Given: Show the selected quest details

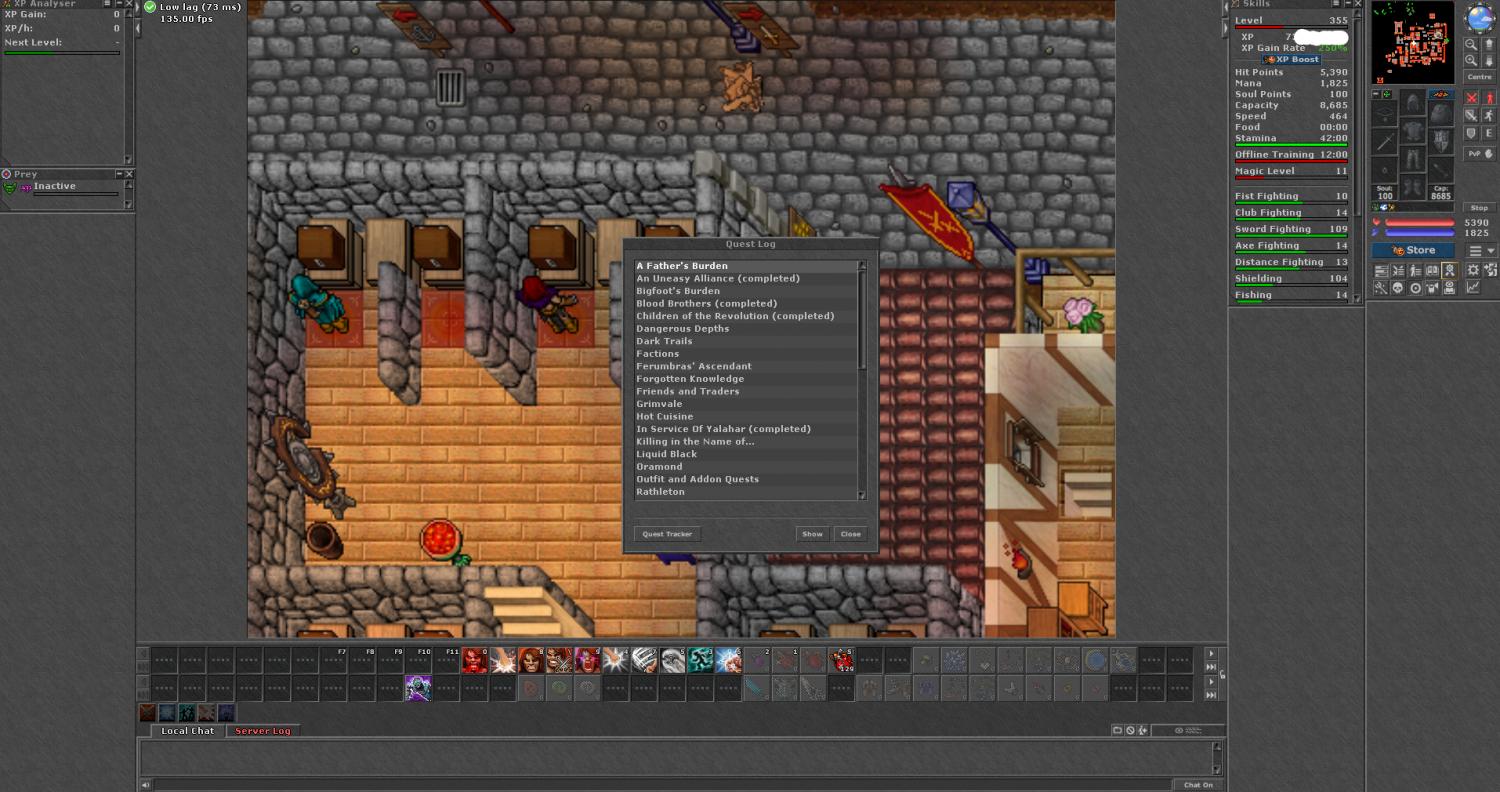Looking at the screenshot, I should pyautogui.click(x=812, y=534).
